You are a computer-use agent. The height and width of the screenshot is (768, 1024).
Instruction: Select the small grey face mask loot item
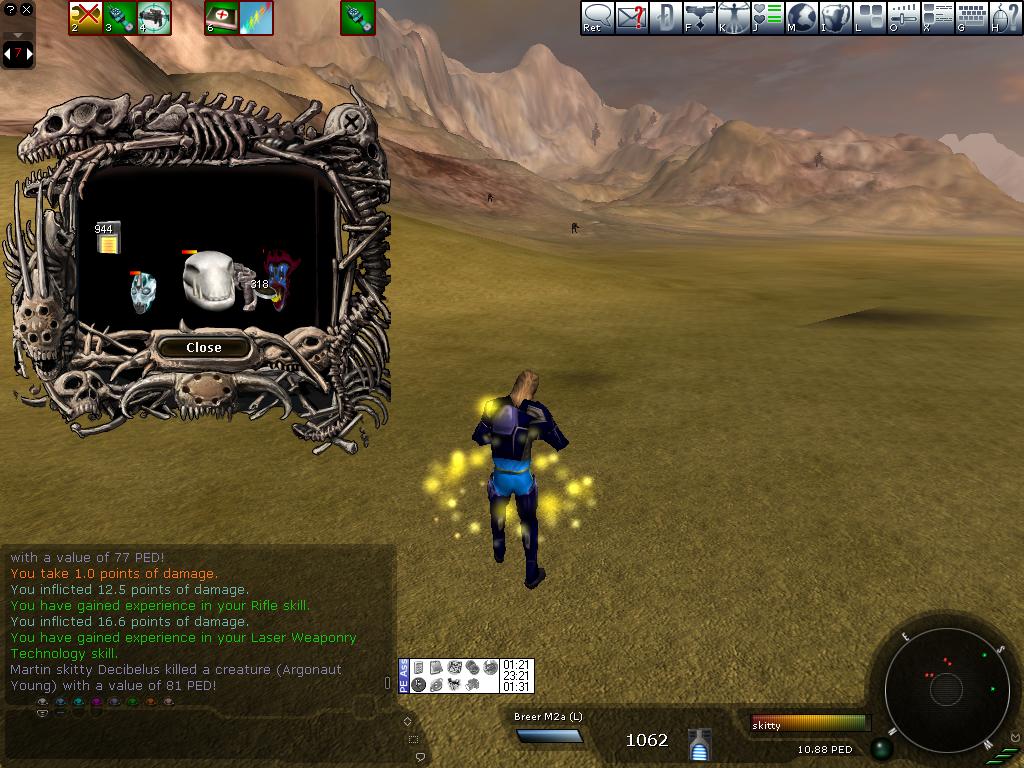[x=144, y=291]
